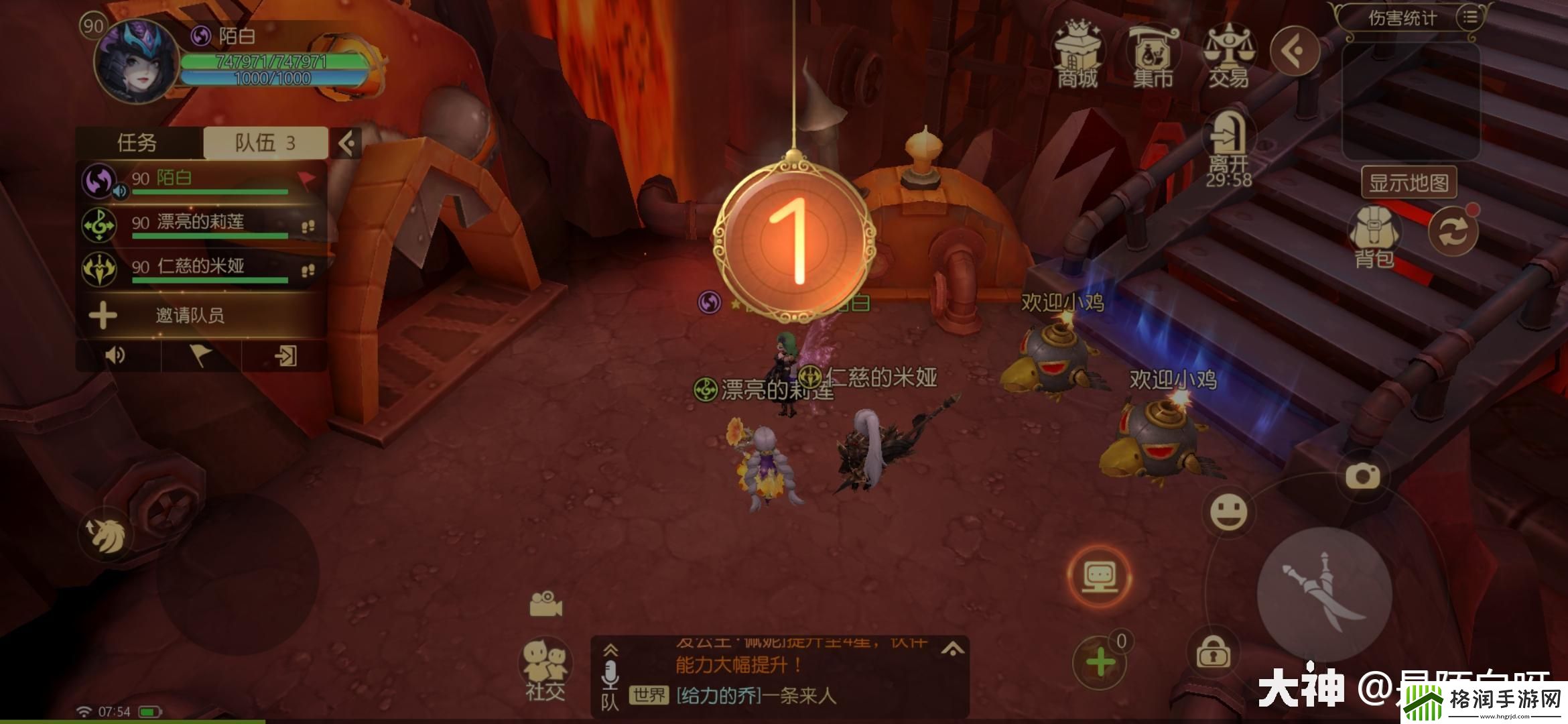Collapse the top icon bar arrow
This screenshot has width=1568, height=724.
1295,51
